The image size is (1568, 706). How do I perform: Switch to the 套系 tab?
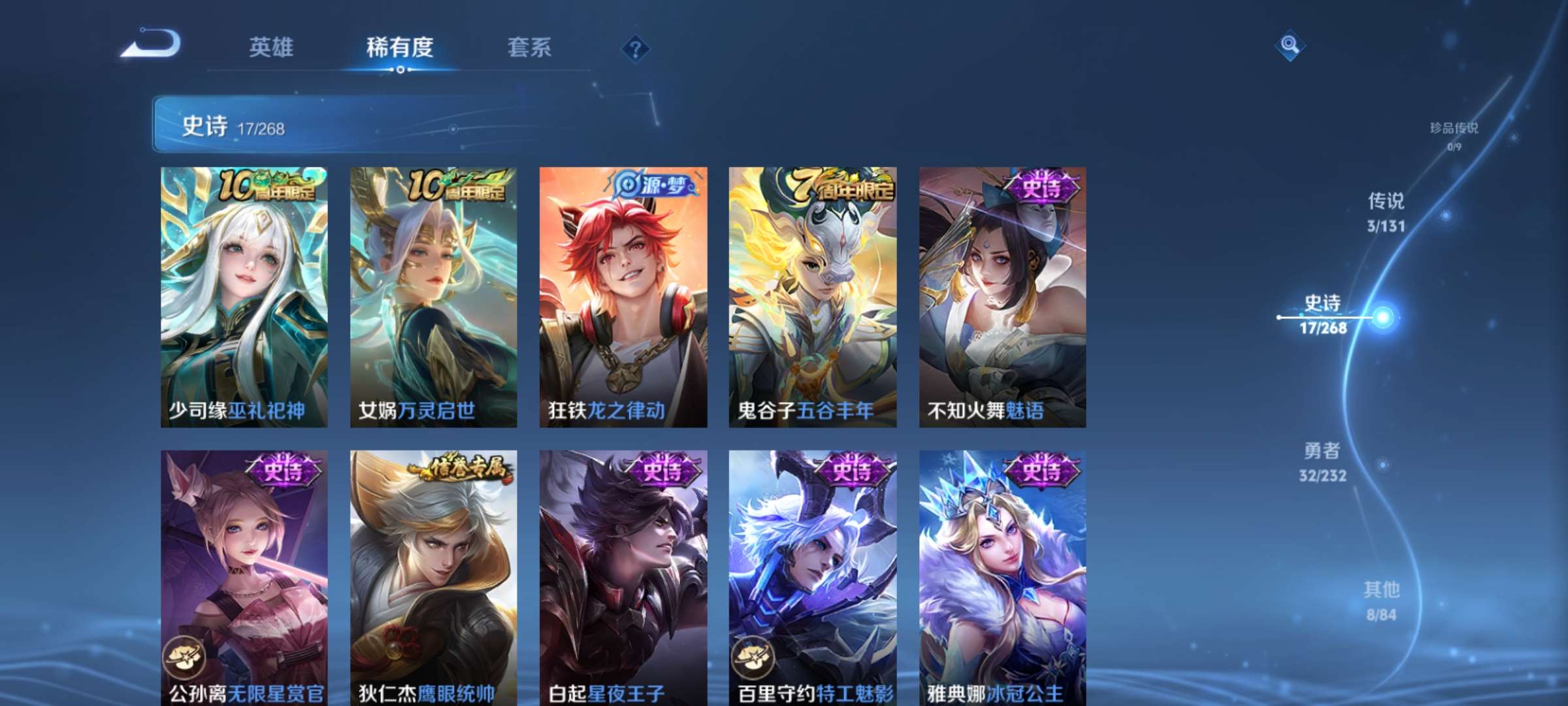529,47
